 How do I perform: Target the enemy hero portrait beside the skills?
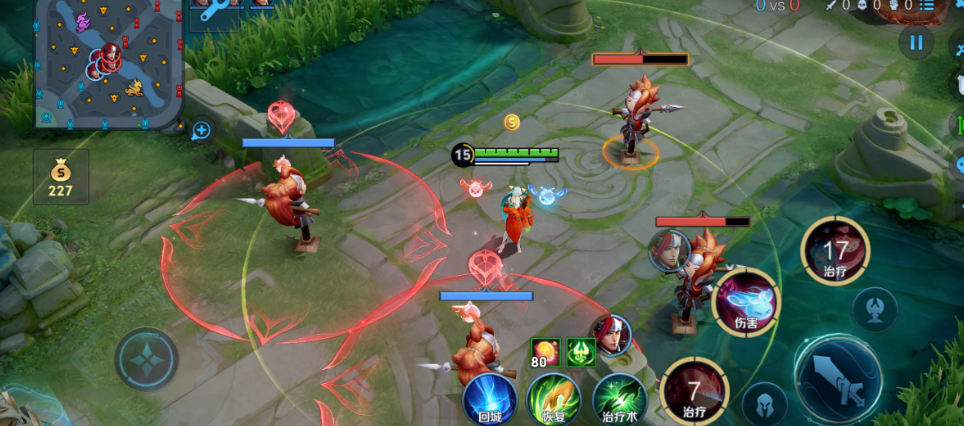pyautogui.click(x=612, y=335)
